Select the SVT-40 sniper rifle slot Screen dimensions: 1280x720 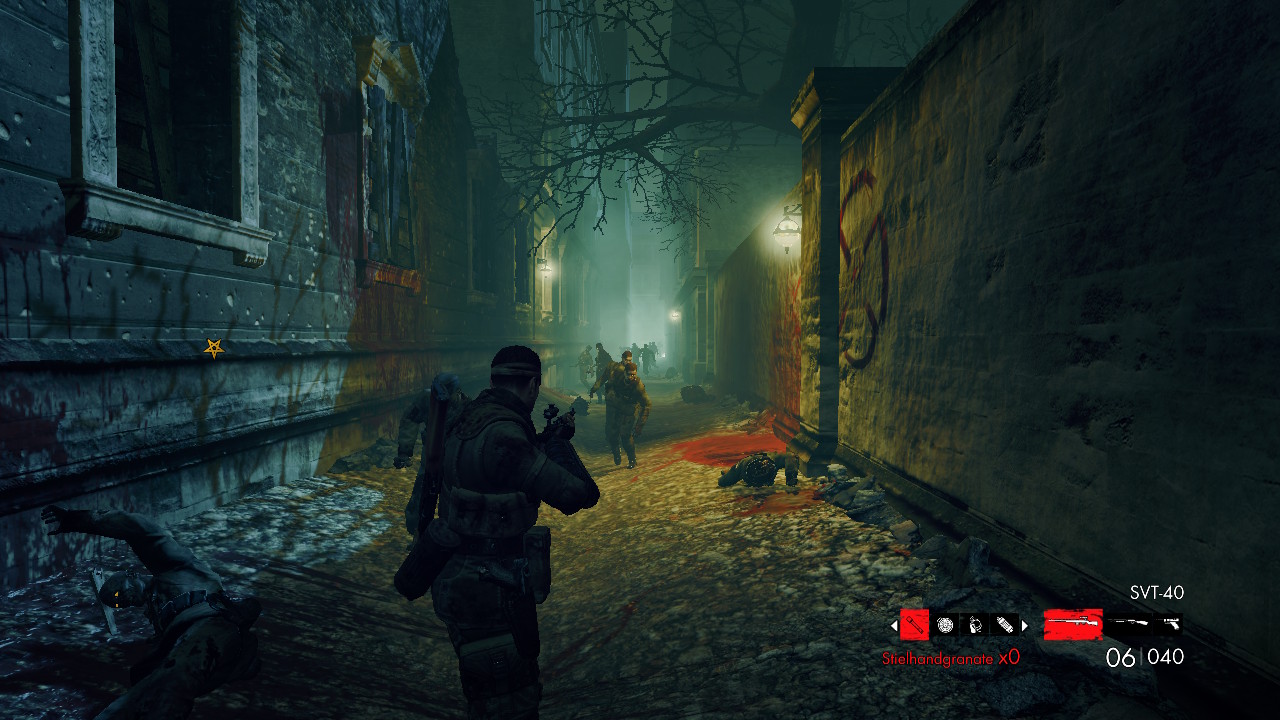1073,625
